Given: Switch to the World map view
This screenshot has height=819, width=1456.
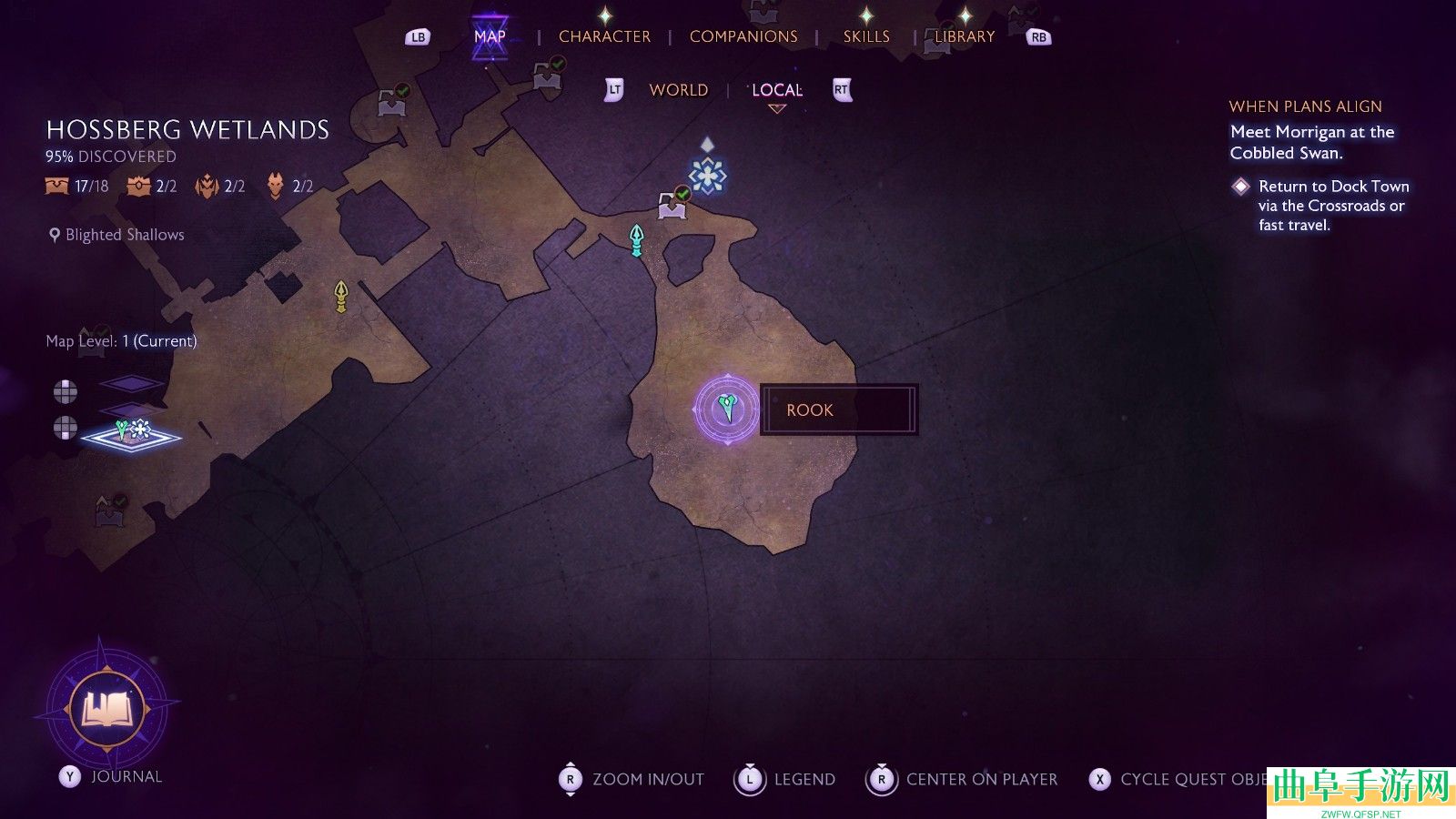Looking at the screenshot, I should [x=678, y=90].
